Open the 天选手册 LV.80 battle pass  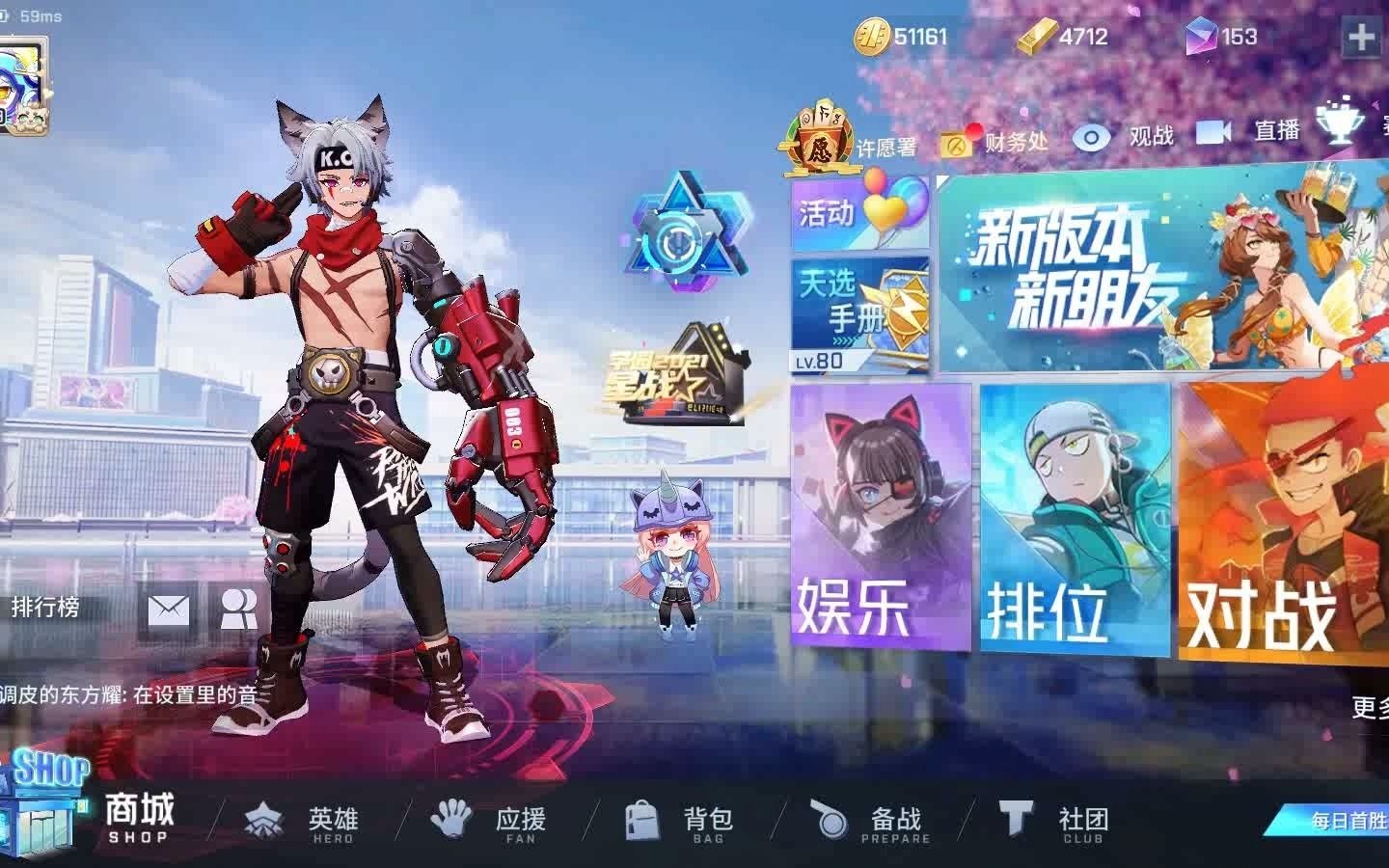pyautogui.click(x=857, y=313)
